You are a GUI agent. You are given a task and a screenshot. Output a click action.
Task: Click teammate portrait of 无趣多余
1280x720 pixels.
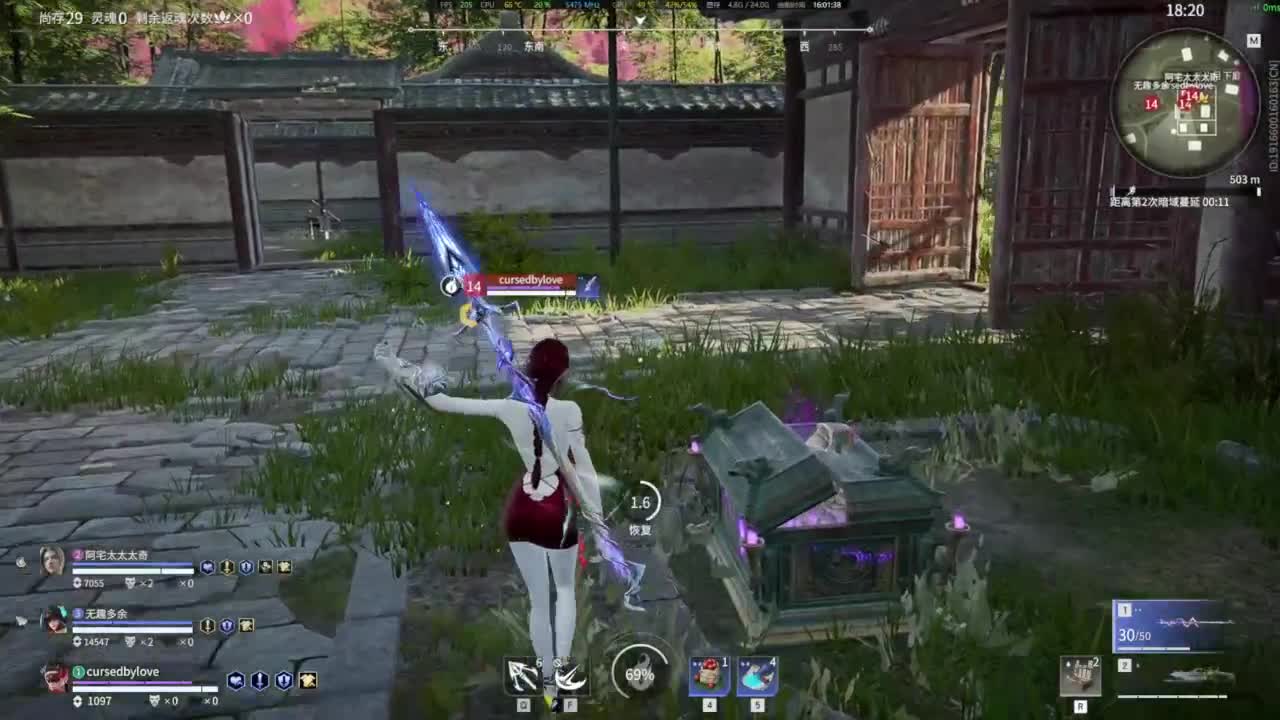(x=55, y=625)
